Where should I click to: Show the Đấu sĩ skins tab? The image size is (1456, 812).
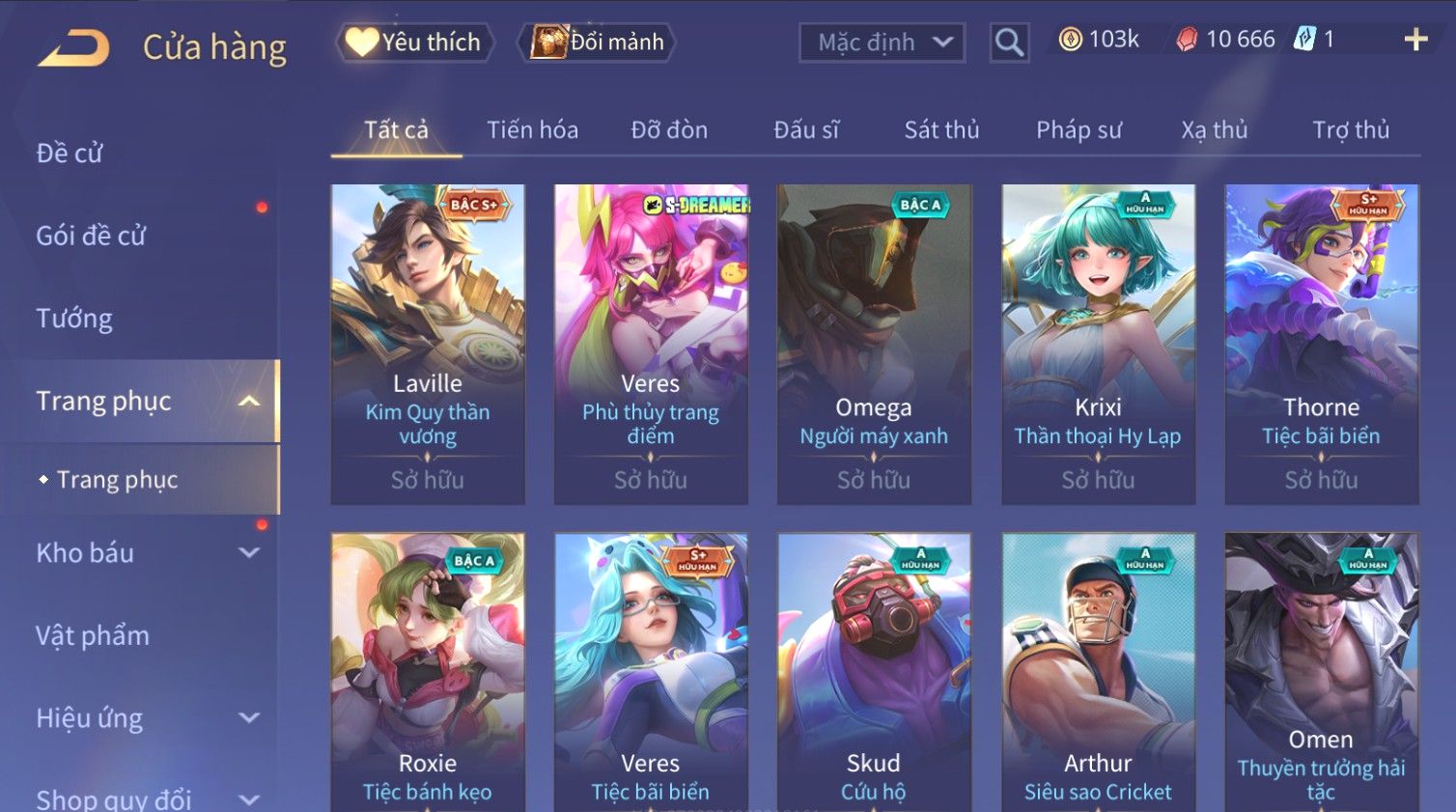click(x=806, y=130)
